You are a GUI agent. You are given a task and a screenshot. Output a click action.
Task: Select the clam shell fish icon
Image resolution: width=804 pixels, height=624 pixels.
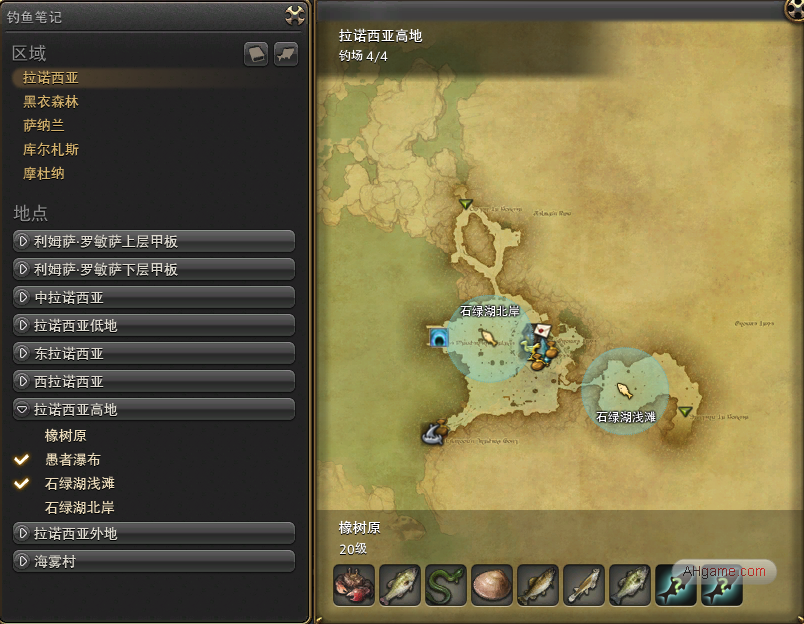492,586
